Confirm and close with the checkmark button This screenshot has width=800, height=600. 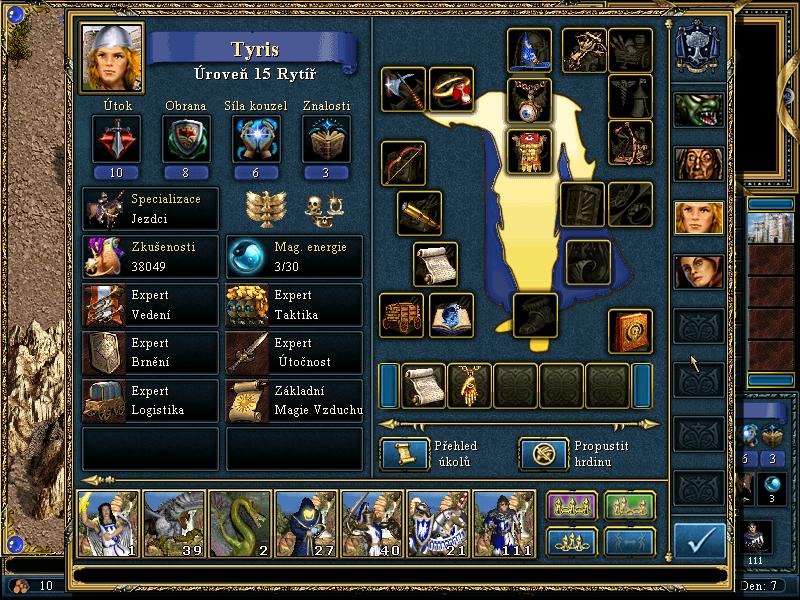coord(699,540)
